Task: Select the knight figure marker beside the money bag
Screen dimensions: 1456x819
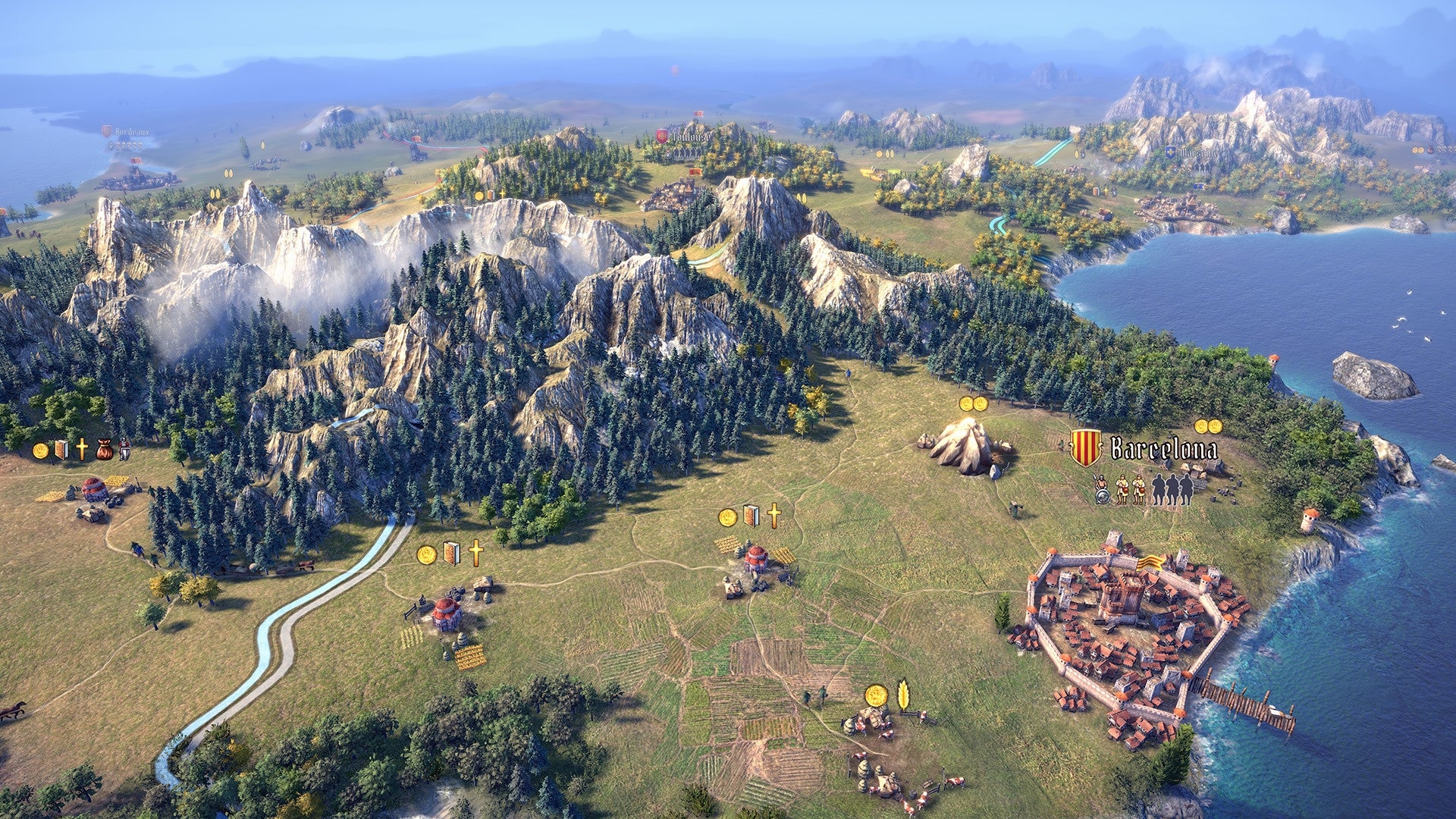Action: tap(124, 449)
